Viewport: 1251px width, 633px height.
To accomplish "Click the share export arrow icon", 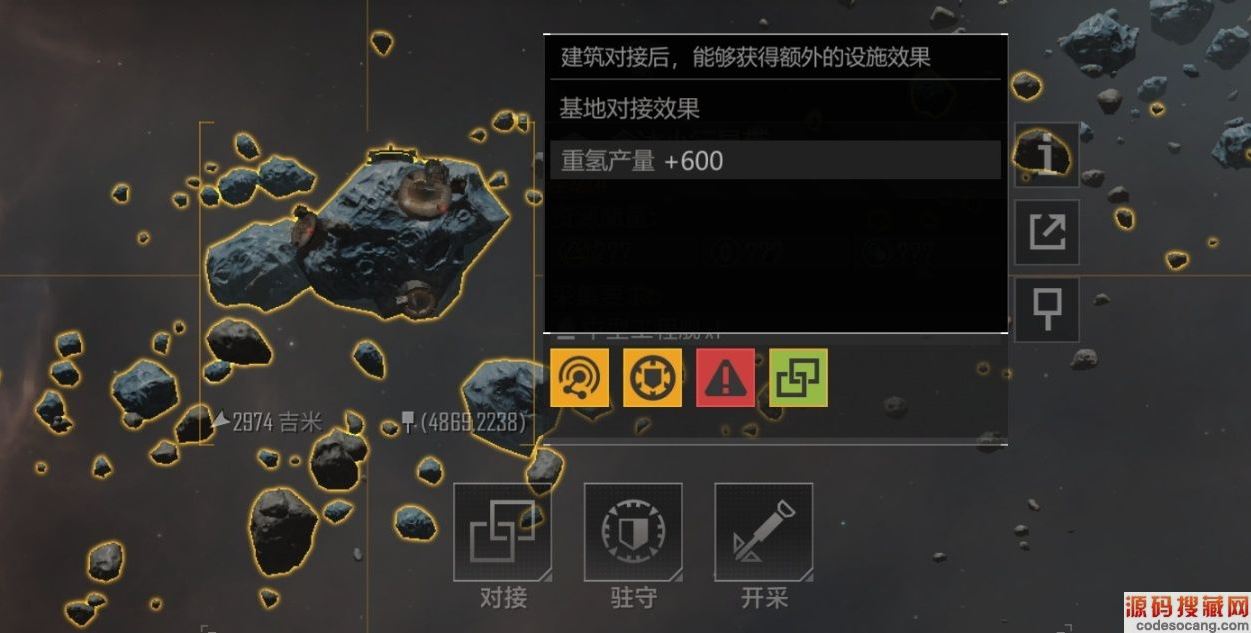I will point(1046,232).
